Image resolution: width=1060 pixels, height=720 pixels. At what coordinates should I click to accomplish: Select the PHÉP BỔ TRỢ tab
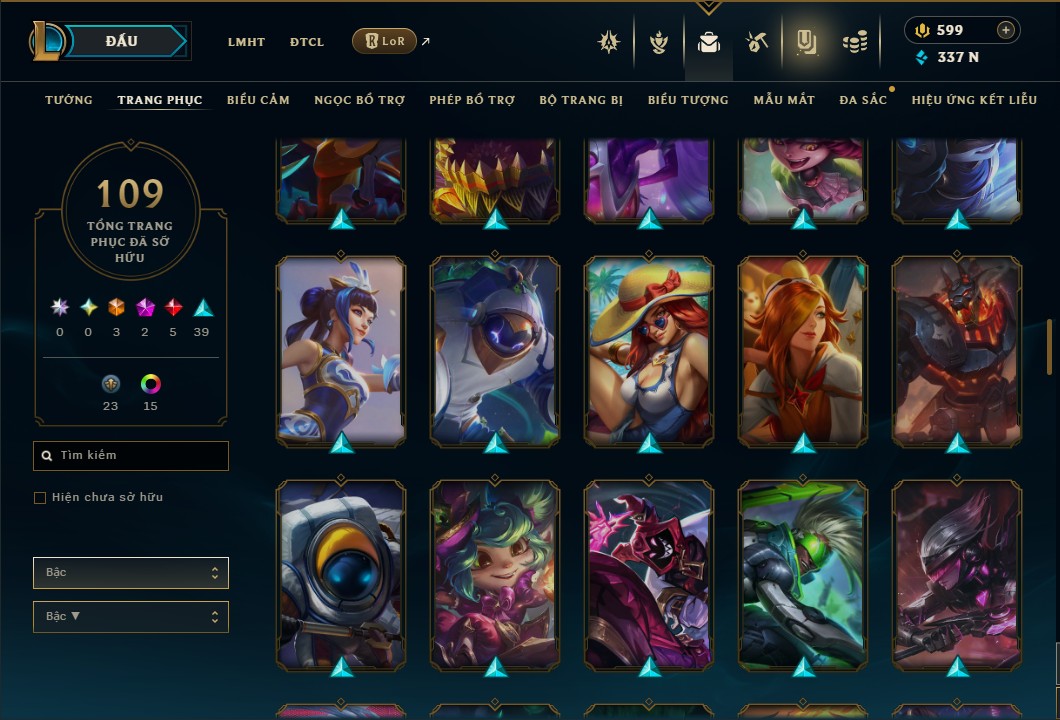point(472,100)
